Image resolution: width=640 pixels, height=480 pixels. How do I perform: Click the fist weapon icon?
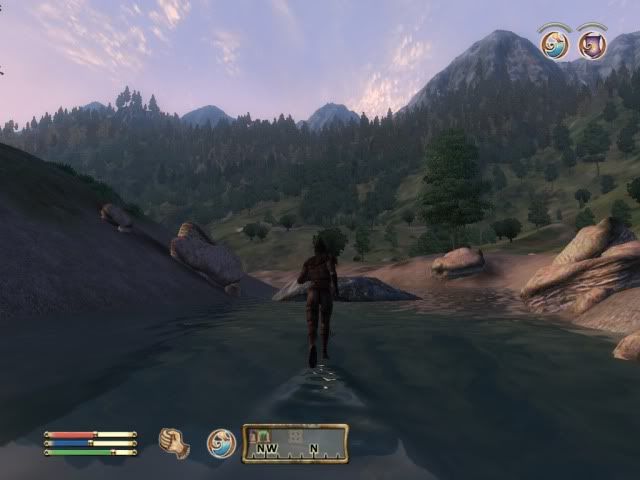(174, 443)
